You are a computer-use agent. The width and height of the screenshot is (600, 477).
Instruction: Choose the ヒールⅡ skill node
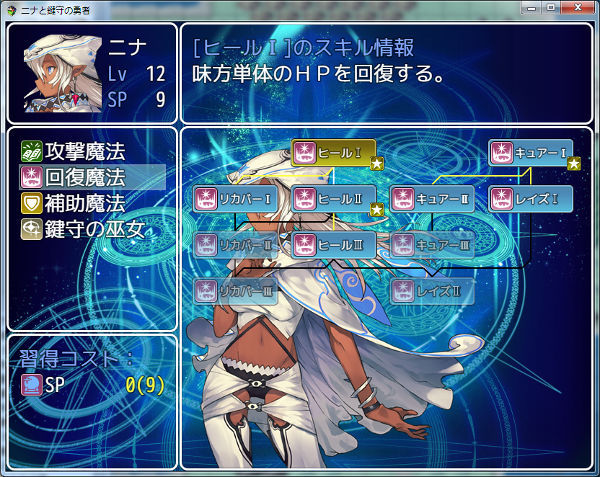[x=333, y=198]
